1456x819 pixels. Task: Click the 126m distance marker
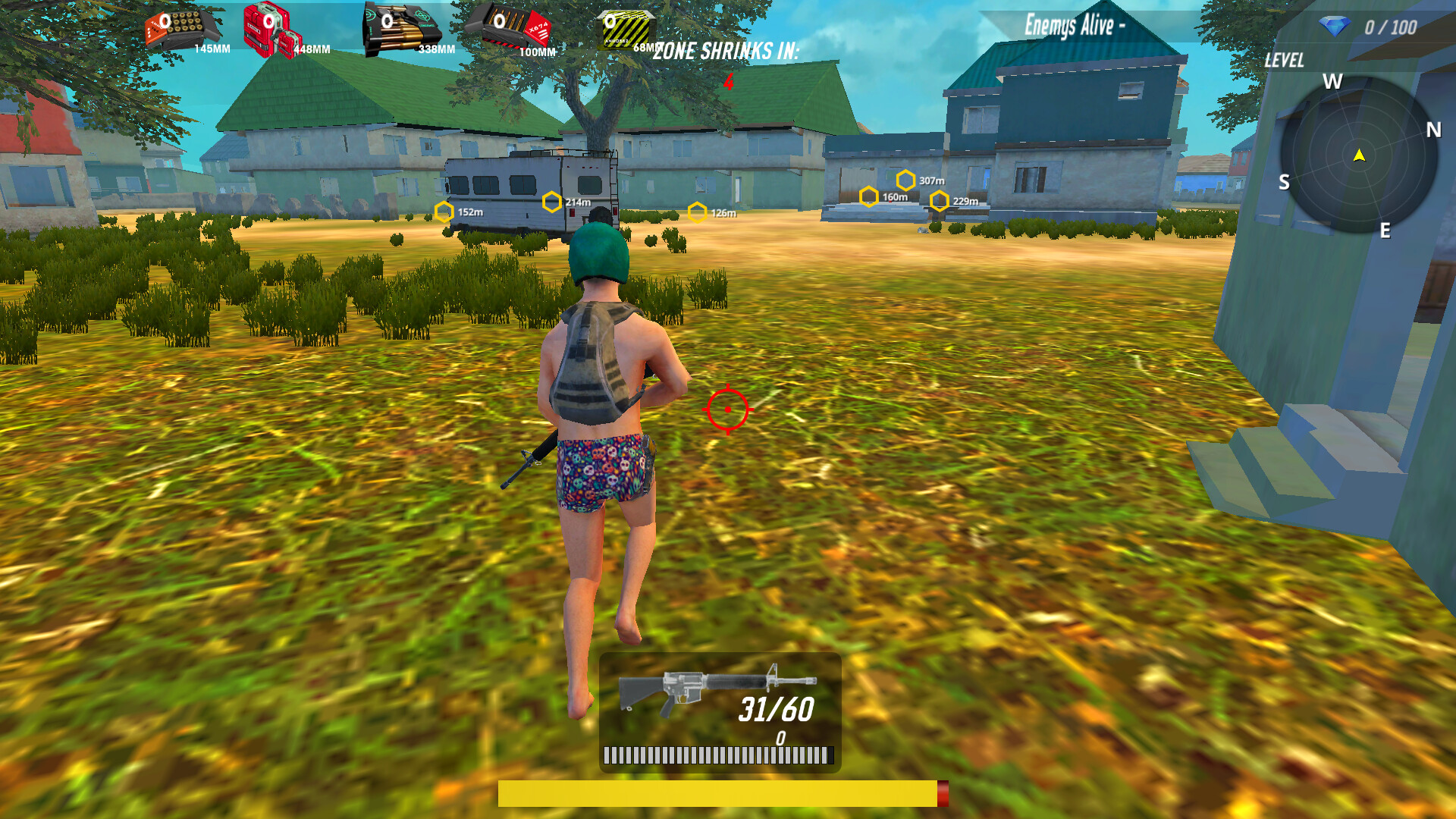(x=698, y=212)
